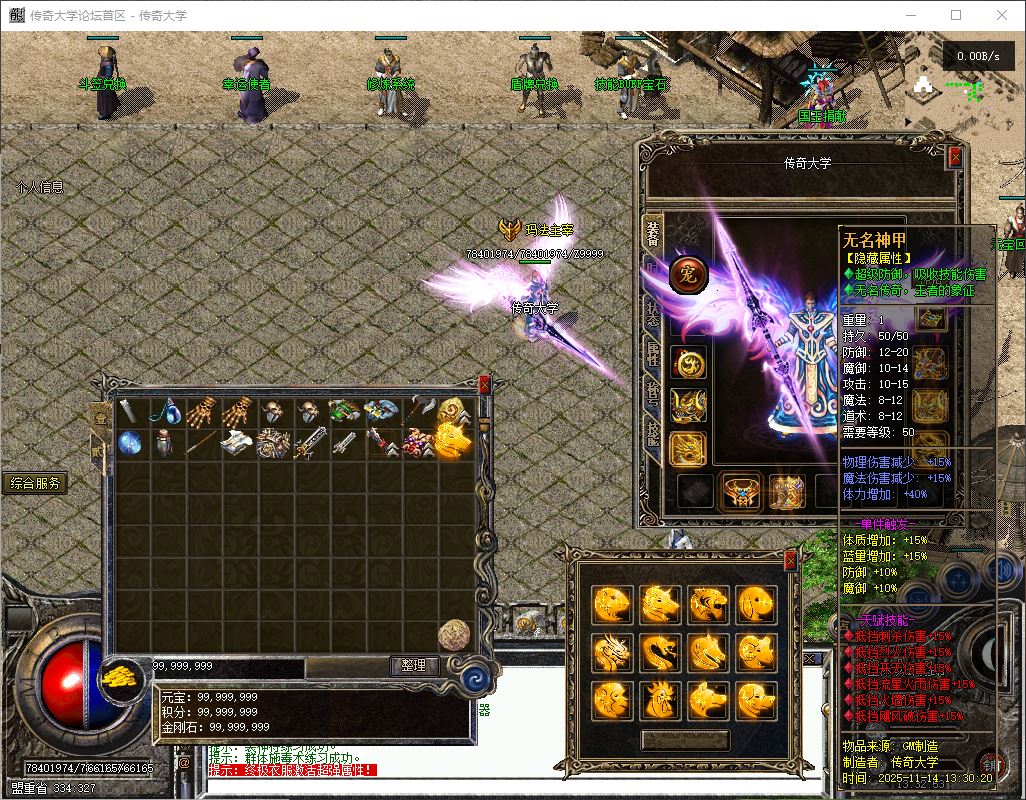1026x800 pixels.
Task: Maximize the game window
Action: pos(956,15)
